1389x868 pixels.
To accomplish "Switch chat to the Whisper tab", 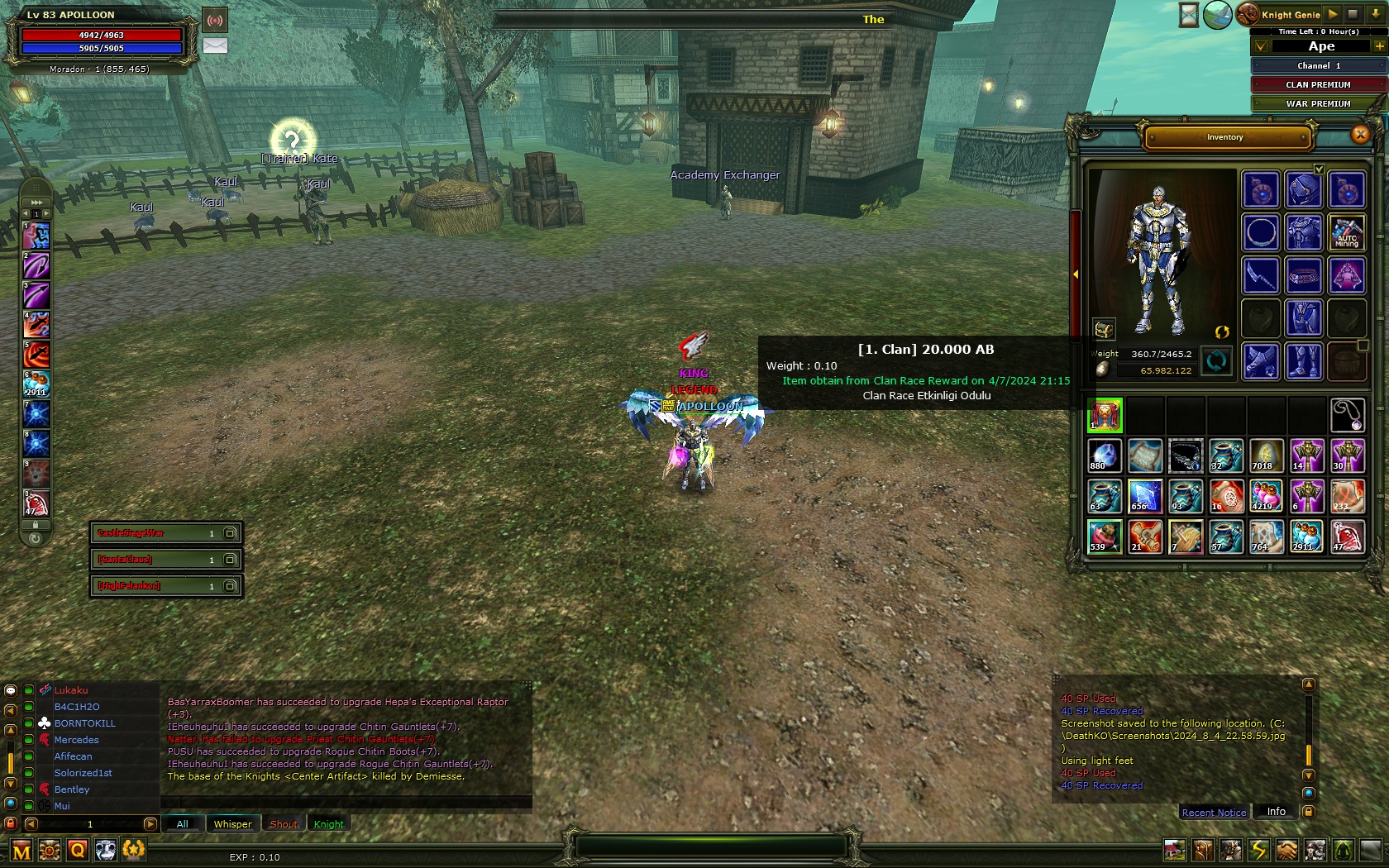I will click(x=232, y=824).
